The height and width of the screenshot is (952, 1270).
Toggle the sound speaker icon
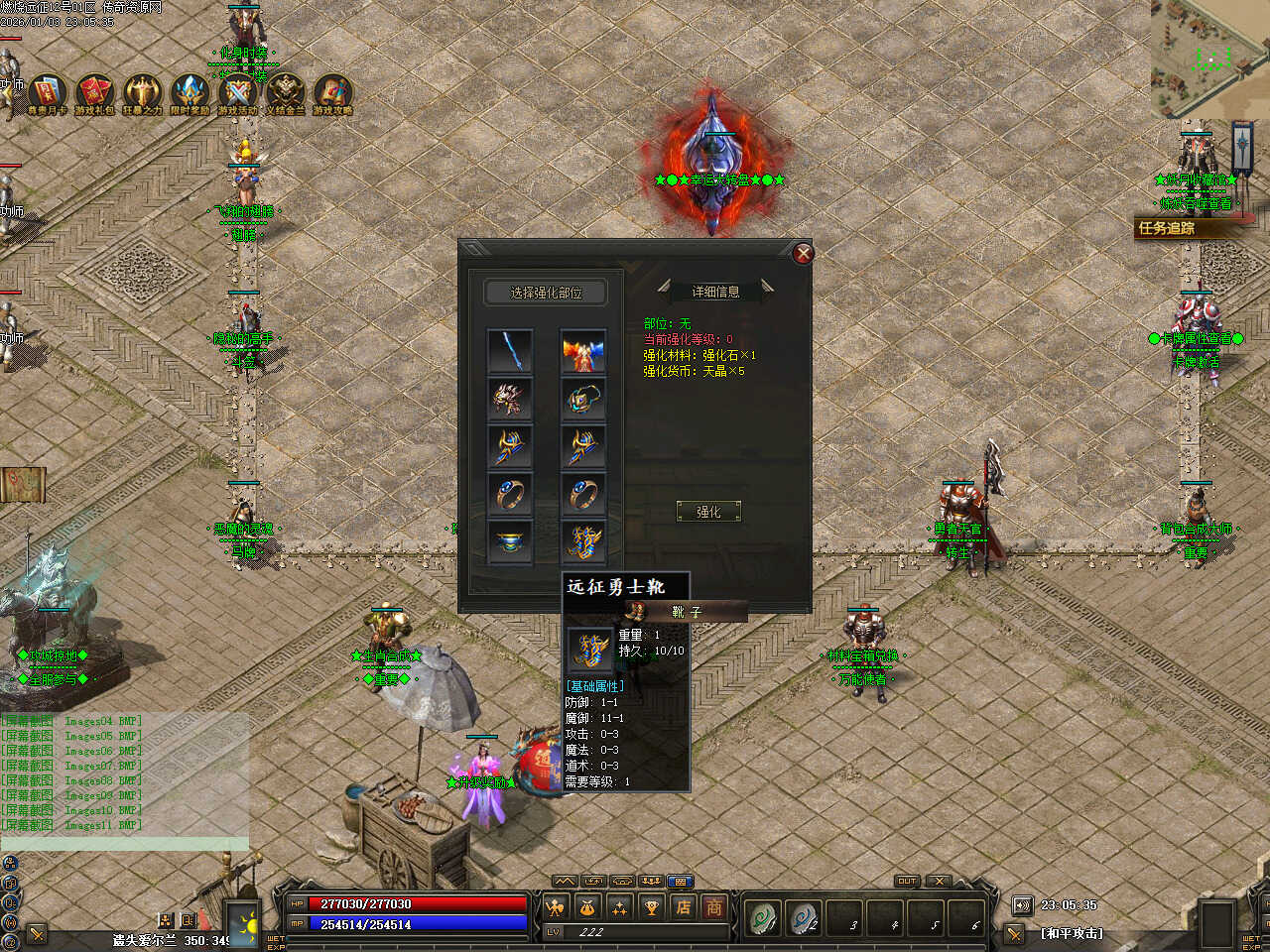(1022, 904)
